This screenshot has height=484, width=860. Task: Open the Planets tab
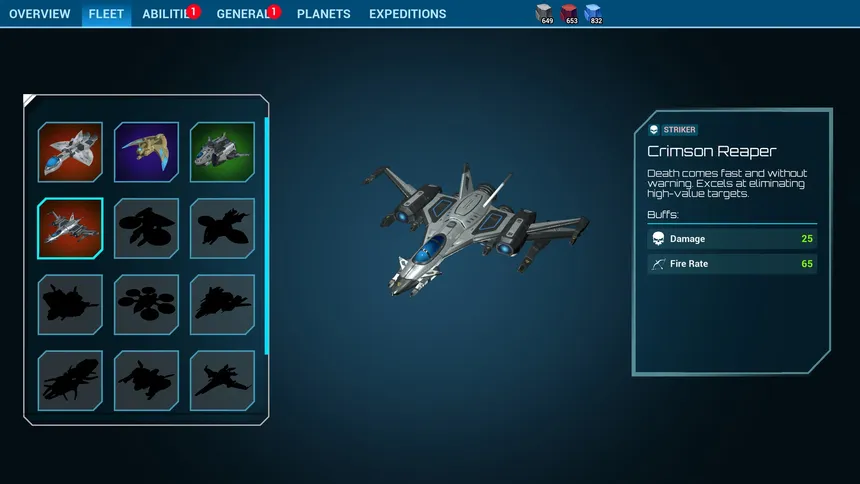[x=324, y=14]
